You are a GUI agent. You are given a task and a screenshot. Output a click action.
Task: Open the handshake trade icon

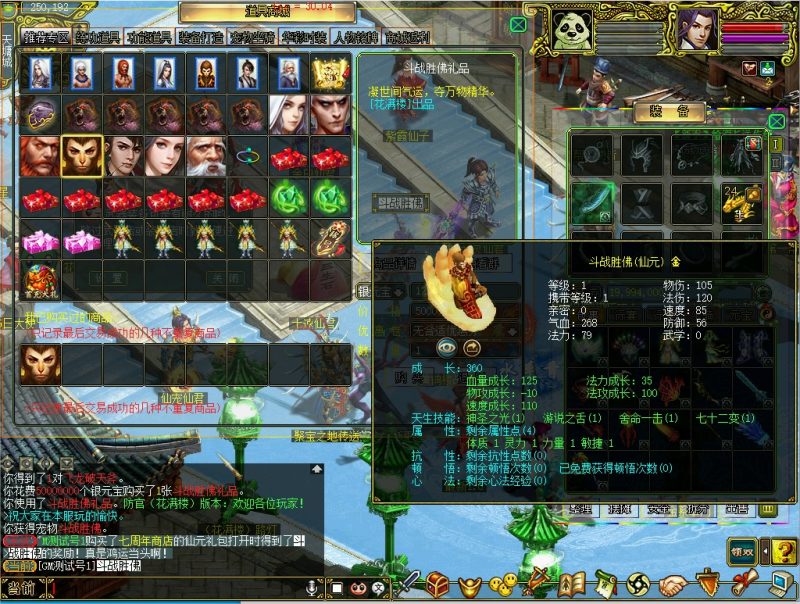pos(675,583)
